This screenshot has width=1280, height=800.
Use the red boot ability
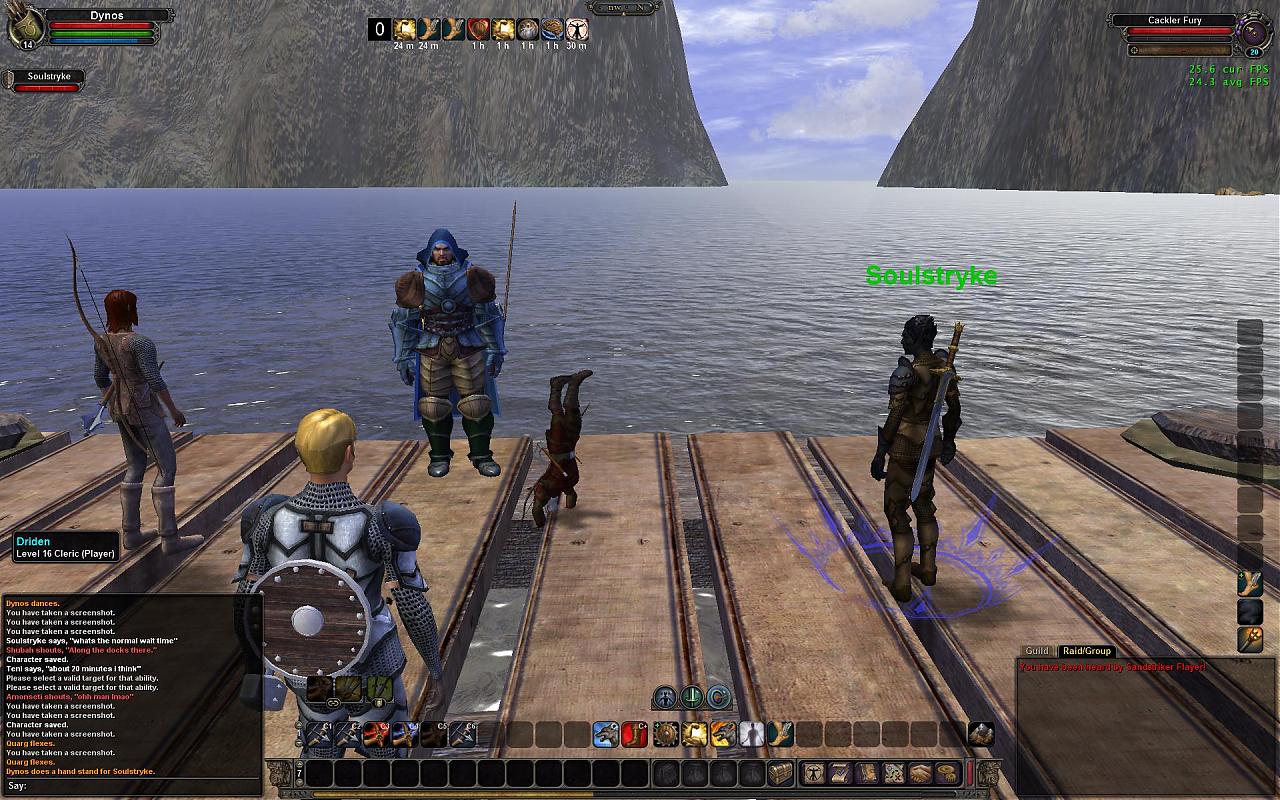coord(635,735)
